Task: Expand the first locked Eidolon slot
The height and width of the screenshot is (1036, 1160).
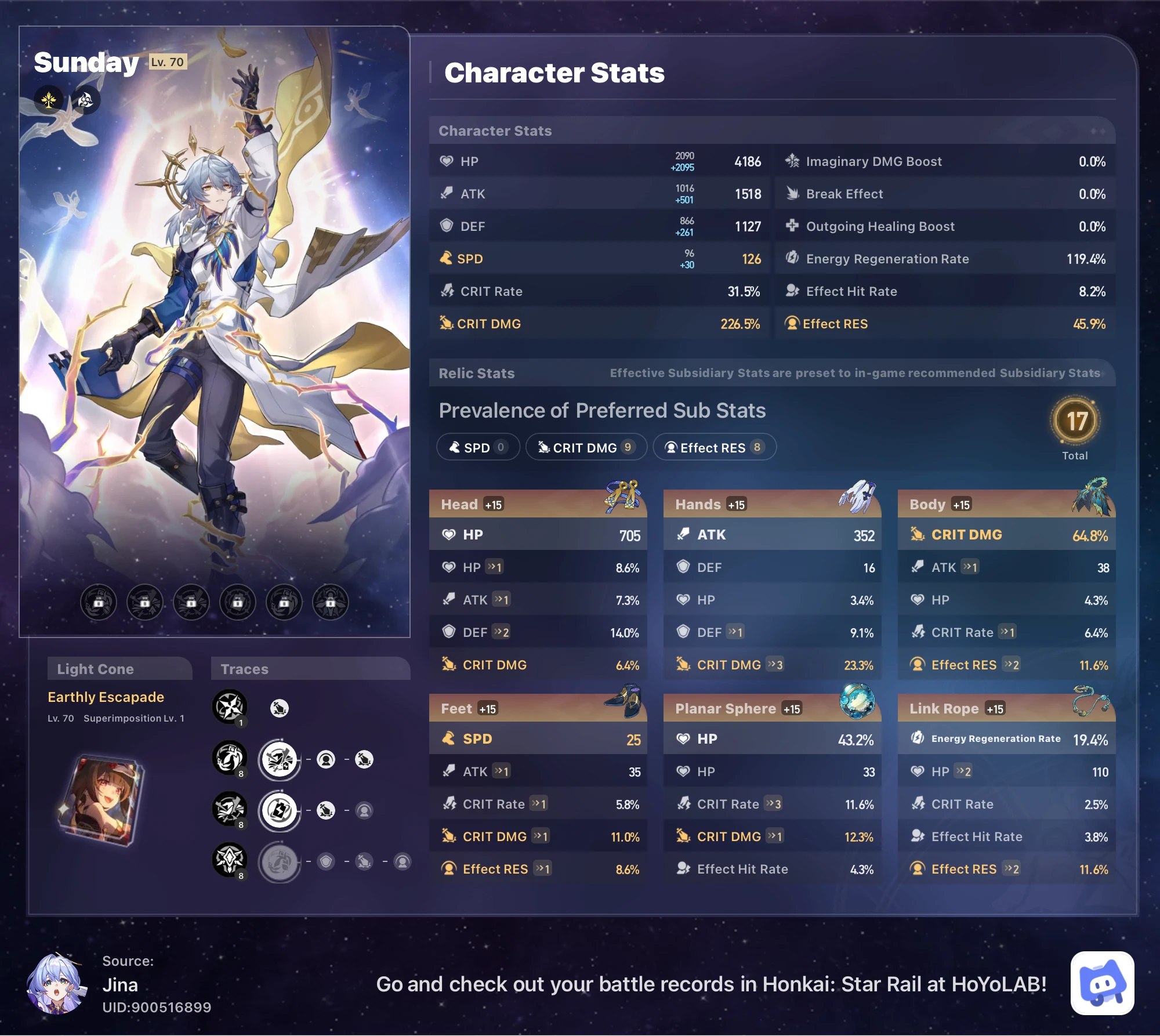Action: tap(98, 602)
